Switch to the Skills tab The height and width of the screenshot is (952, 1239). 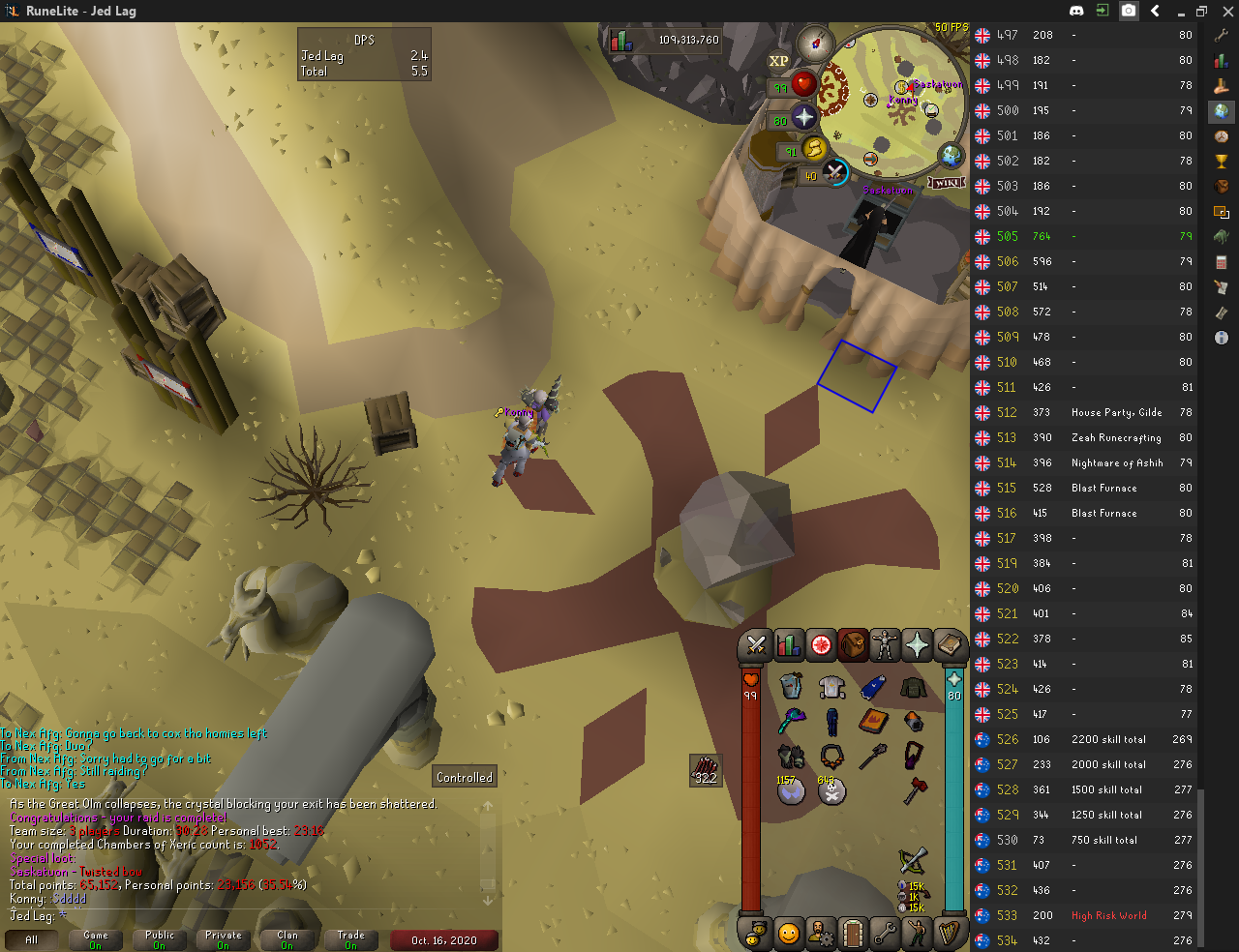(789, 645)
